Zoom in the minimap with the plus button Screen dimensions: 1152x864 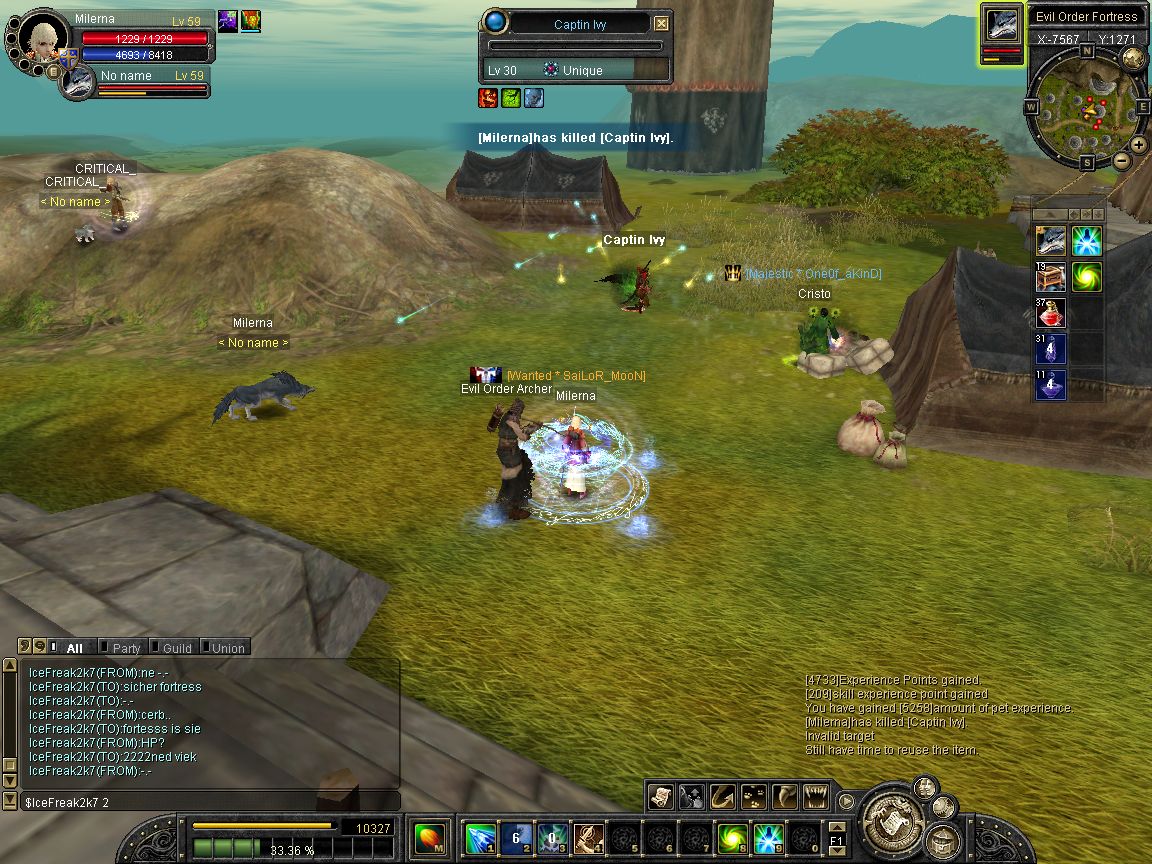tap(1139, 145)
